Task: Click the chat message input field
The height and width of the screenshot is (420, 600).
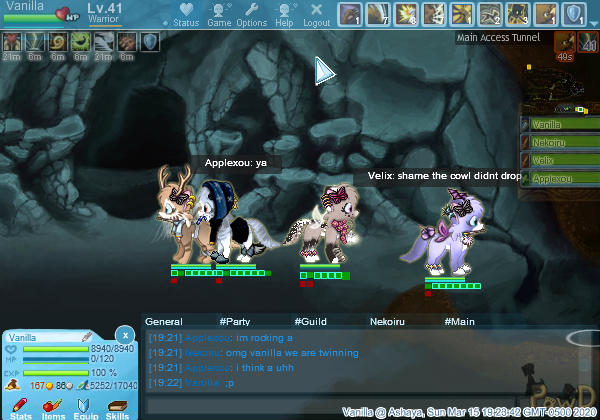Action: coord(240,407)
